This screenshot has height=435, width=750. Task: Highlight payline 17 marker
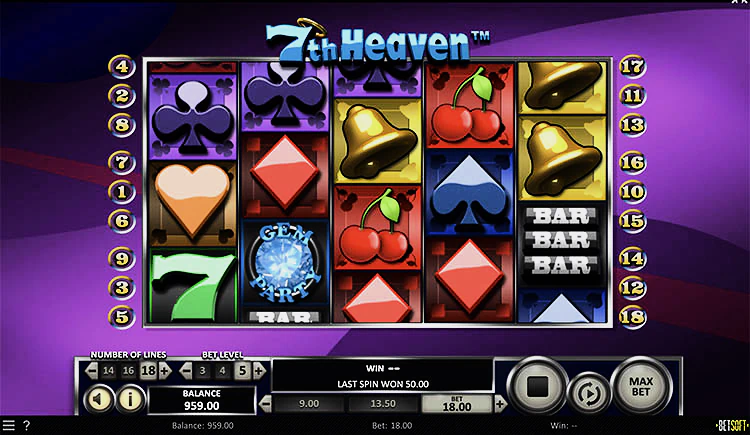631,67
